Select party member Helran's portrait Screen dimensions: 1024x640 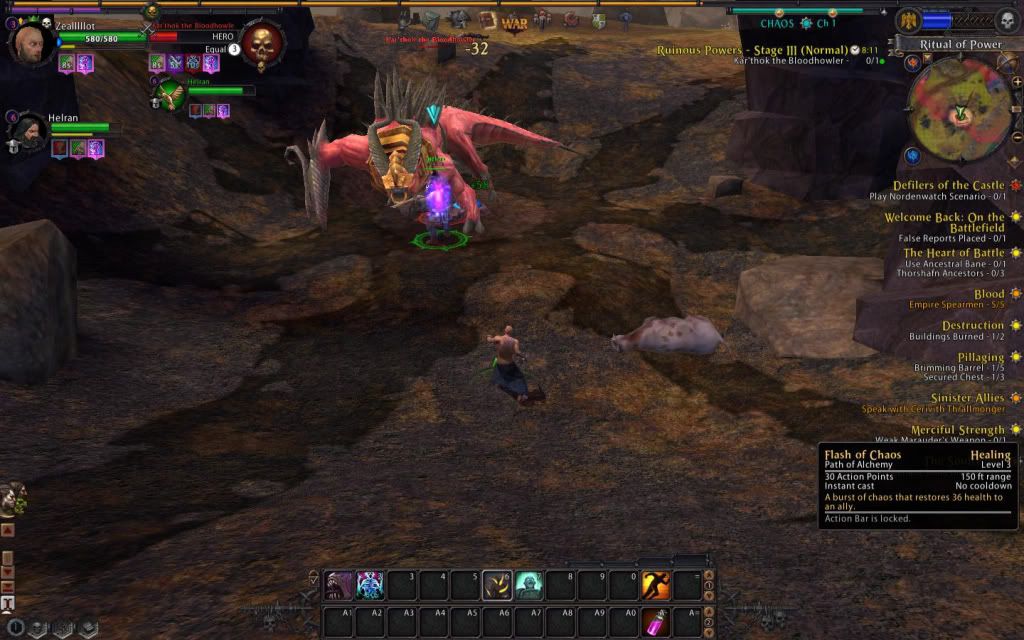coord(30,134)
